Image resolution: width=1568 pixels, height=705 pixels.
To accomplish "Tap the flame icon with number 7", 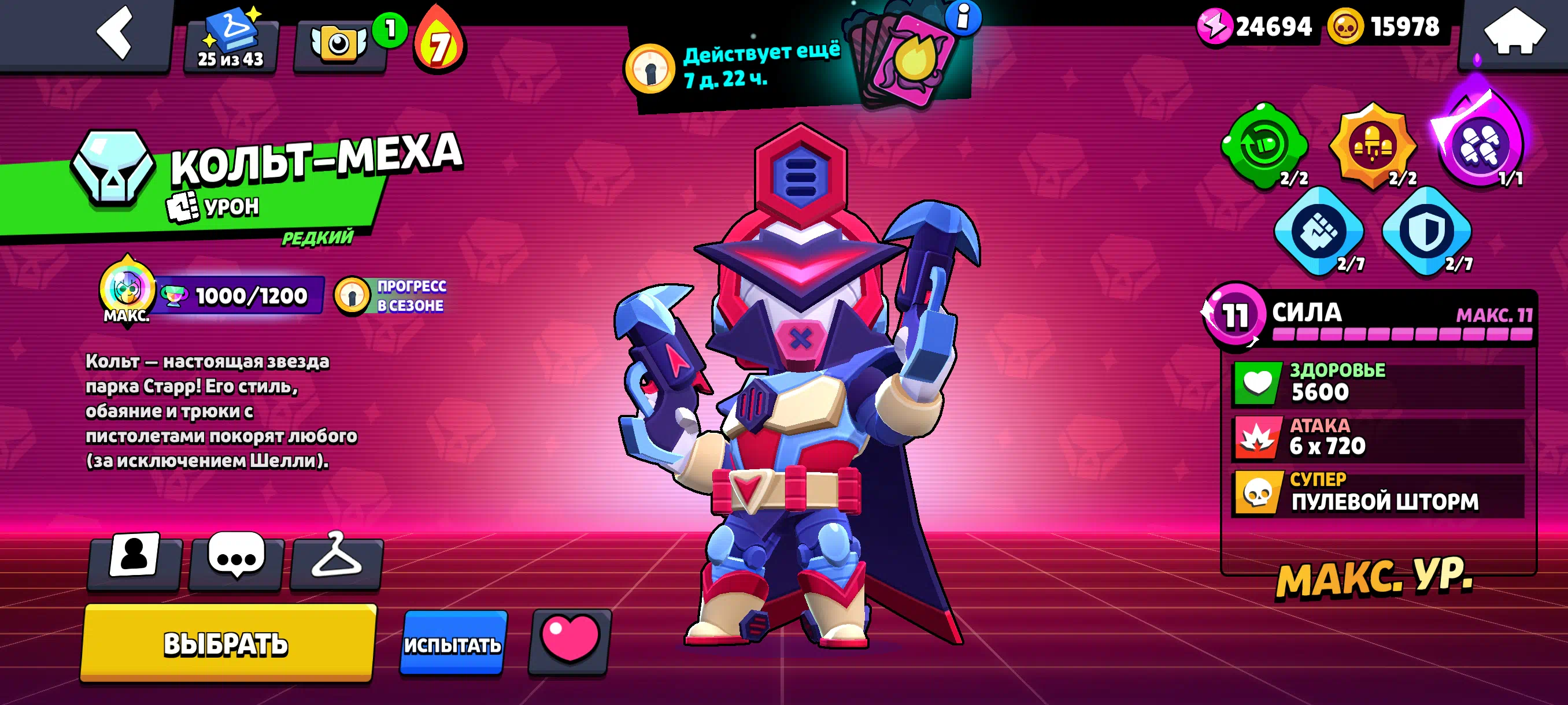I will 439,43.
